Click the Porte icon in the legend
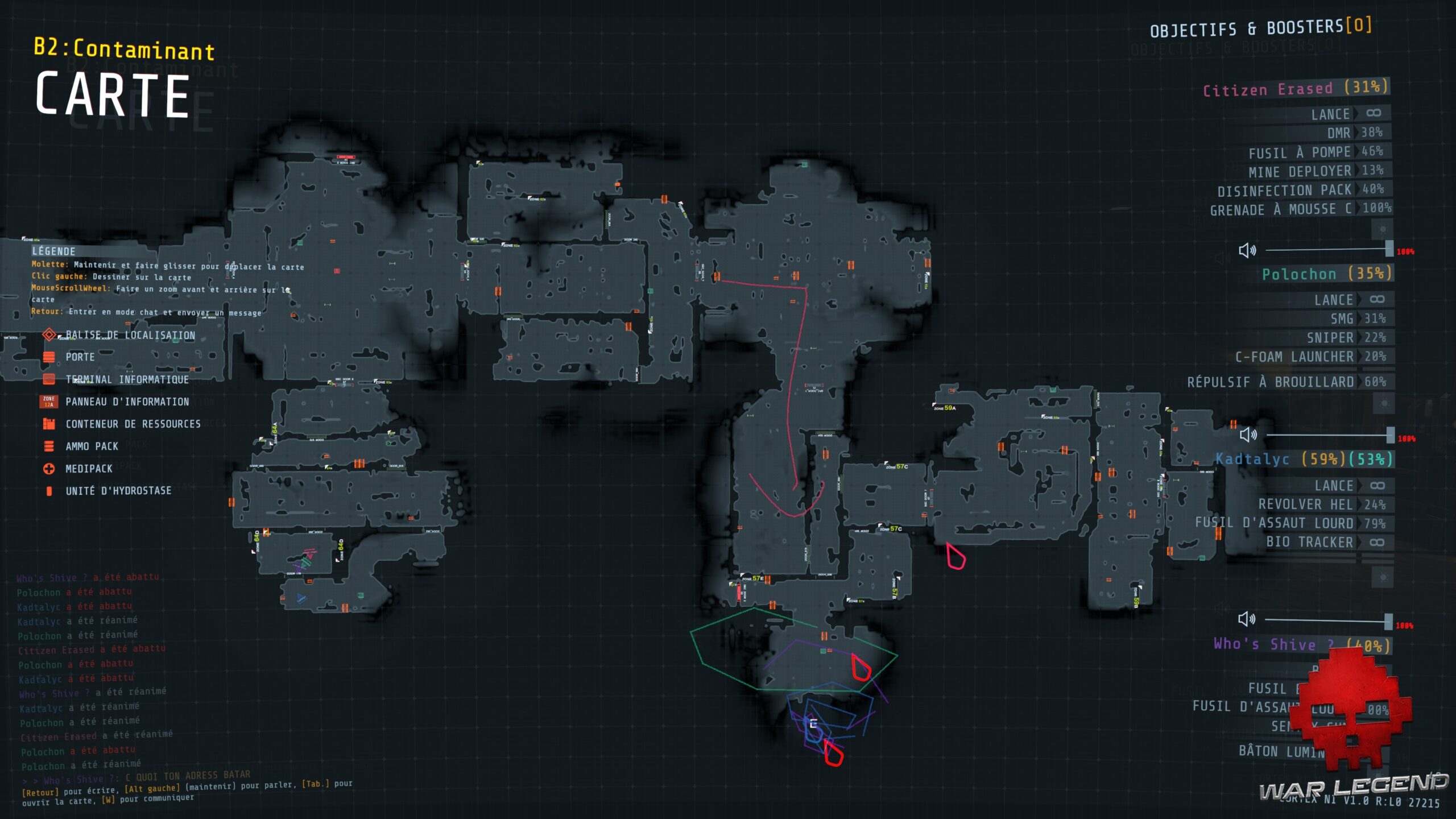This screenshot has width=1456, height=819. (48, 357)
